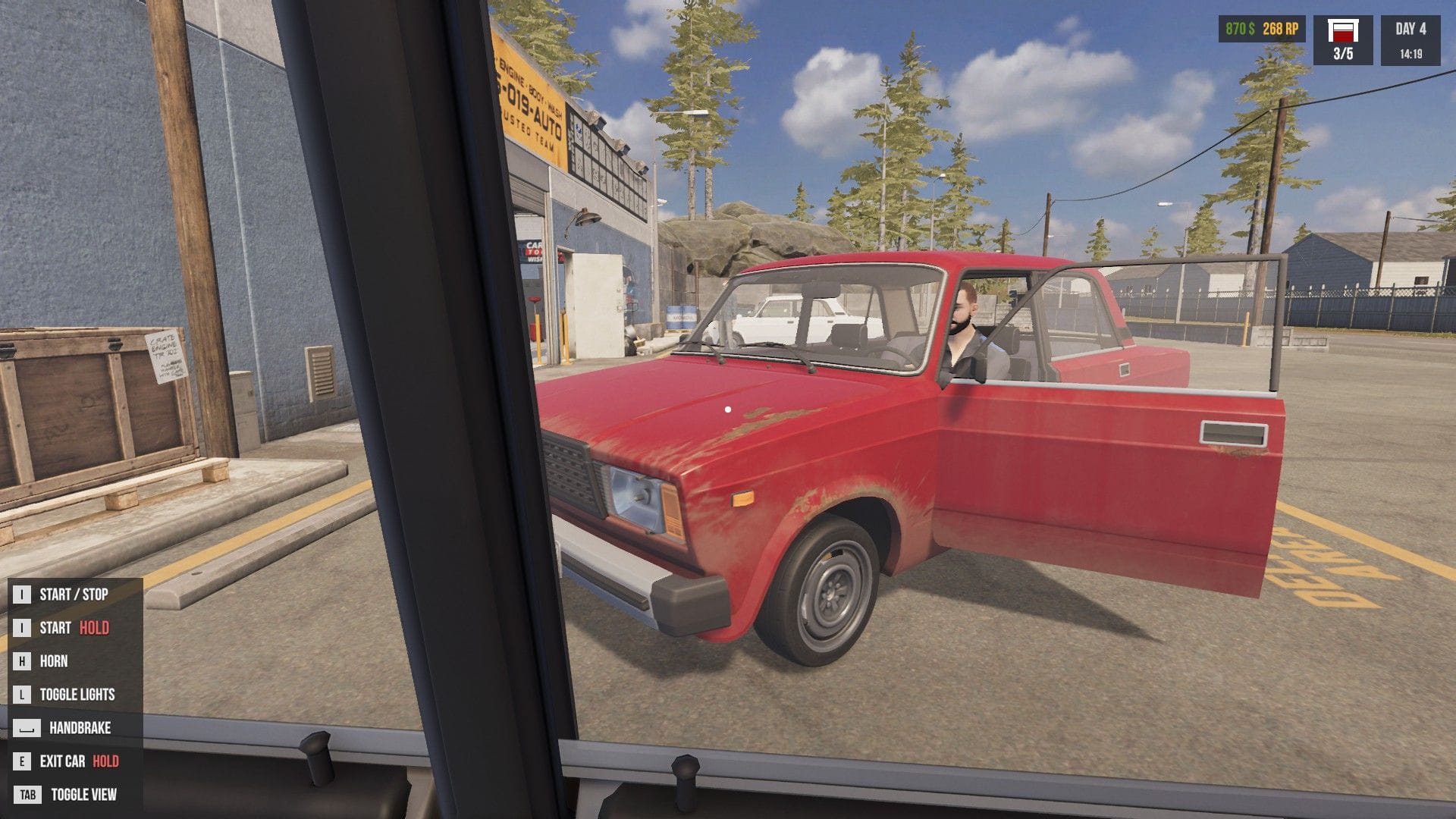Select the L key icon beside TOGGLE LIGHTS
Image resolution: width=1456 pixels, height=819 pixels.
pos(23,694)
